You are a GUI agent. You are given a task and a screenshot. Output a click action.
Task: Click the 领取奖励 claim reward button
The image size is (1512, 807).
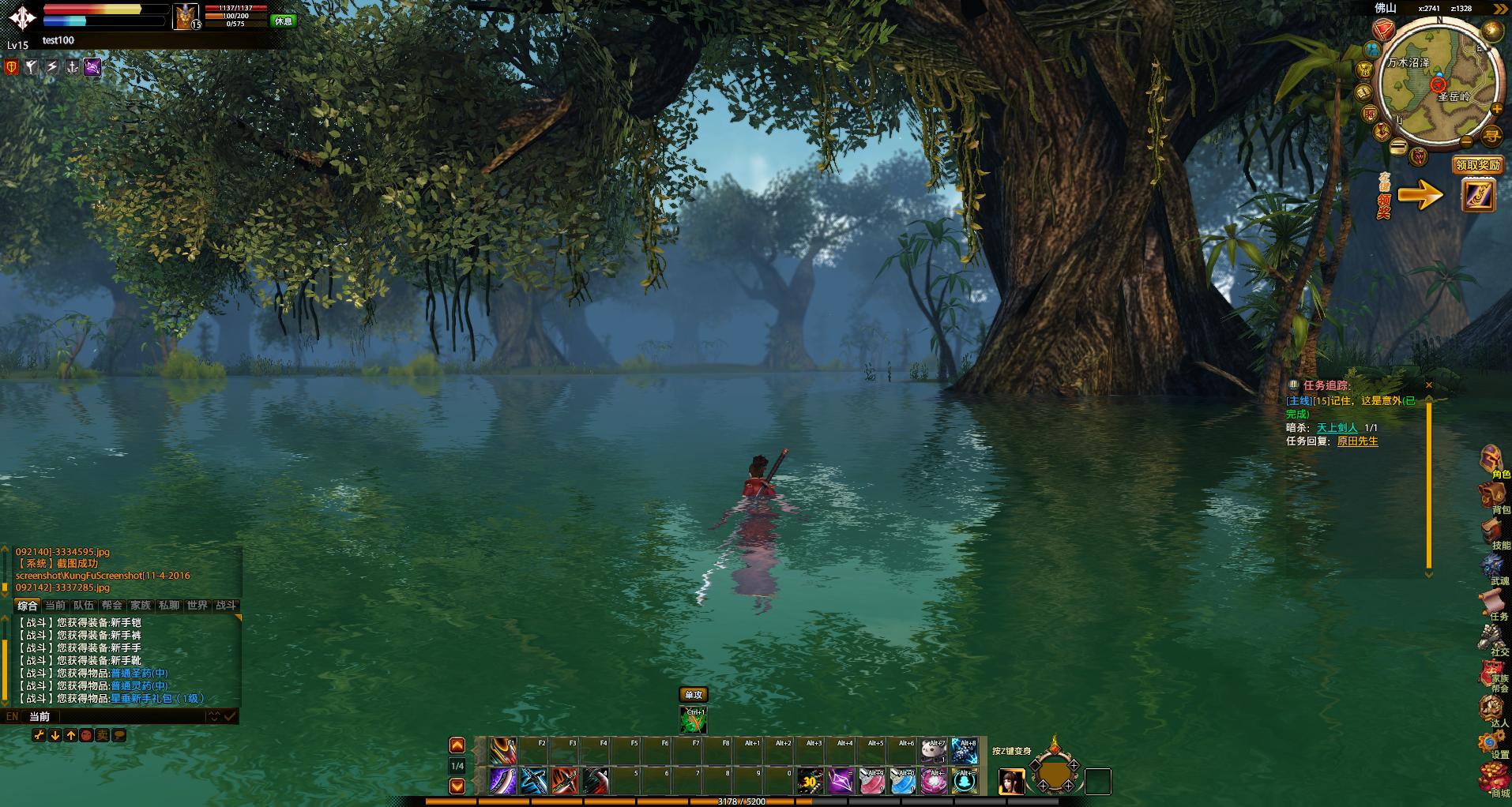(1477, 165)
